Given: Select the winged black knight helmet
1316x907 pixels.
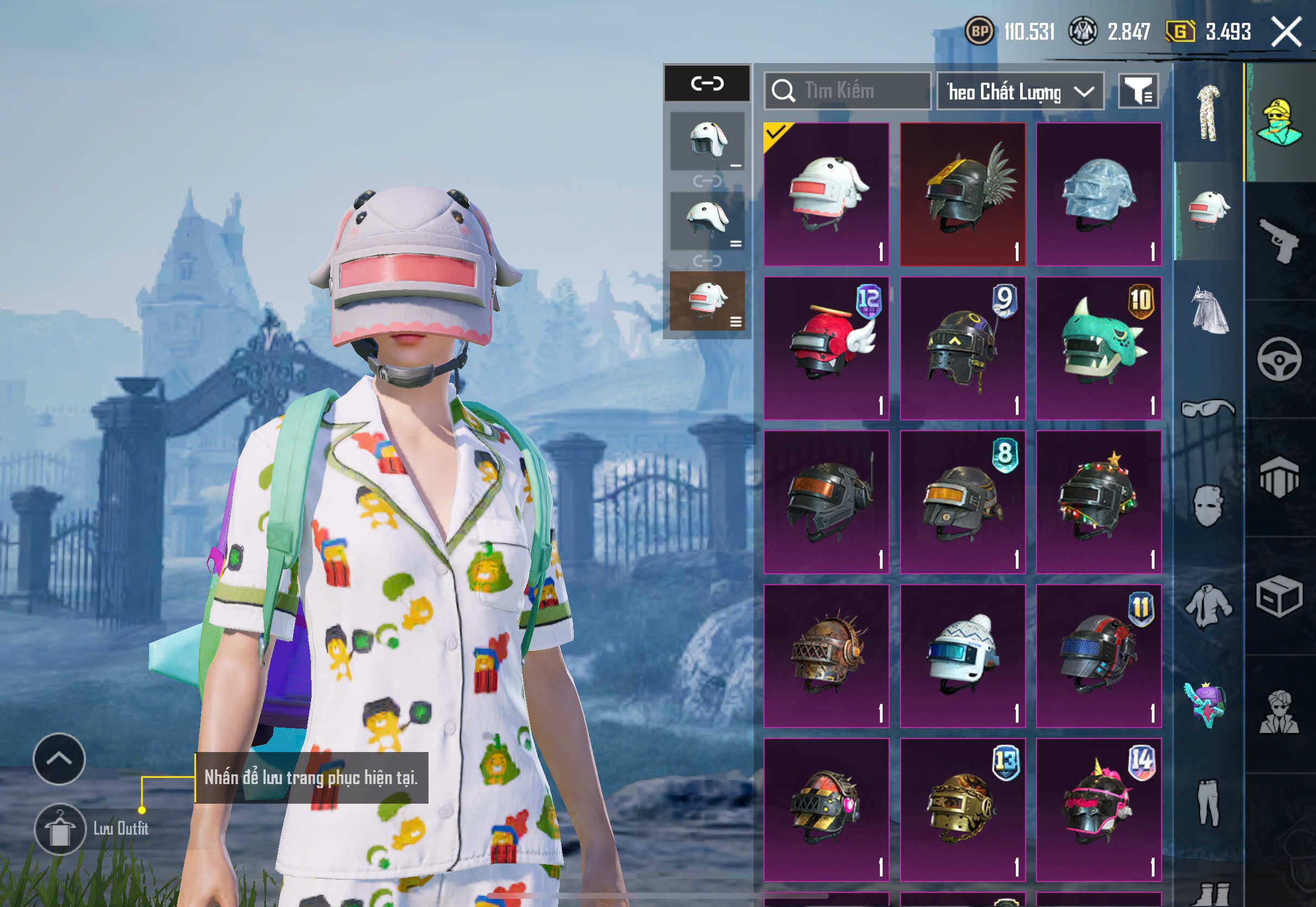Looking at the screenshot, I should click(x=963, y=194).
